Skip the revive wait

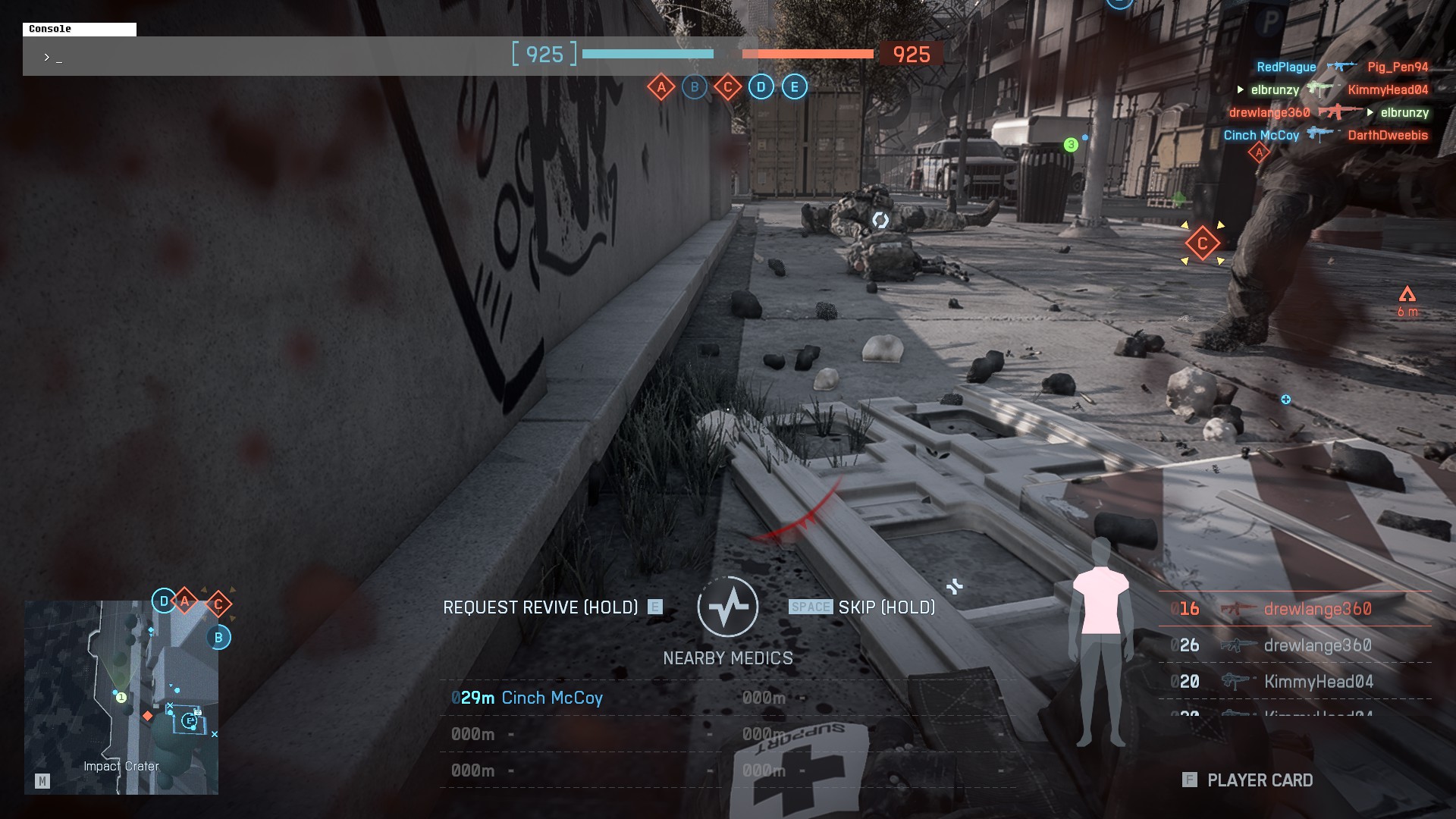pyautogui.click(x=862, y=607)
